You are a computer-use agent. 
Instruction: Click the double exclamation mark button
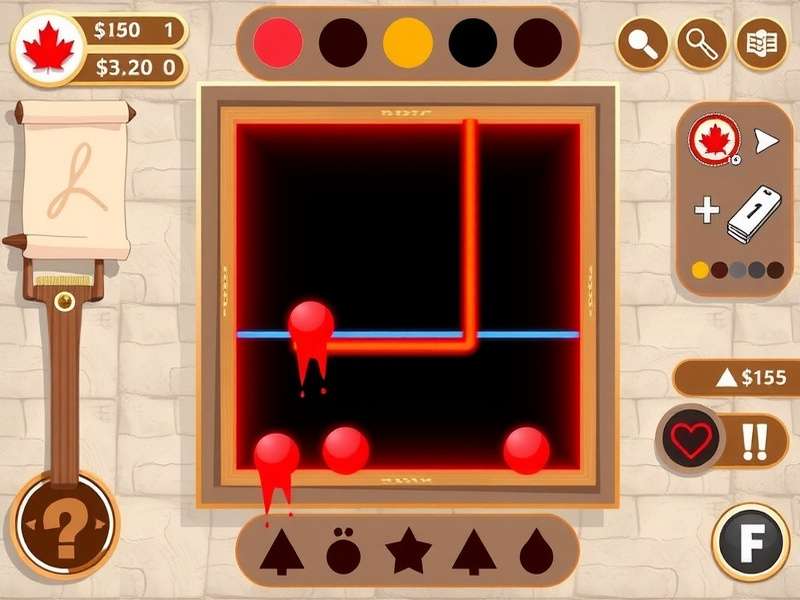click(x=753, y=440)
